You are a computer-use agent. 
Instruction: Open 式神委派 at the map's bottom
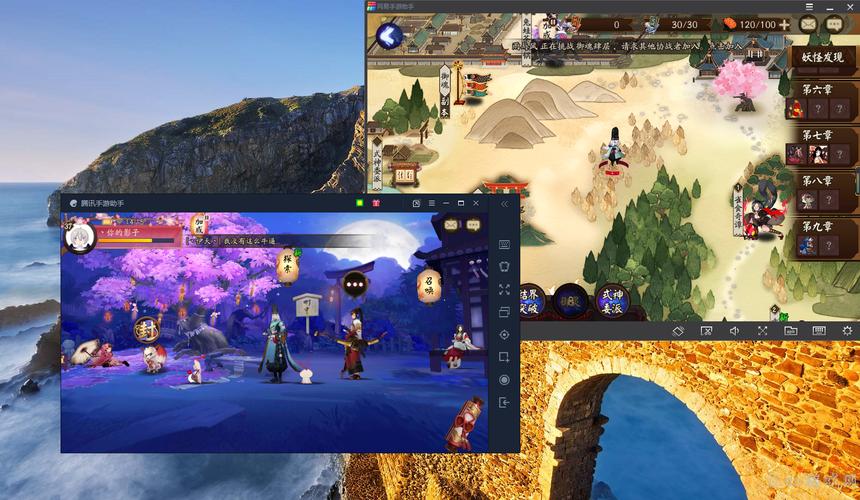[x=611, y=299]
